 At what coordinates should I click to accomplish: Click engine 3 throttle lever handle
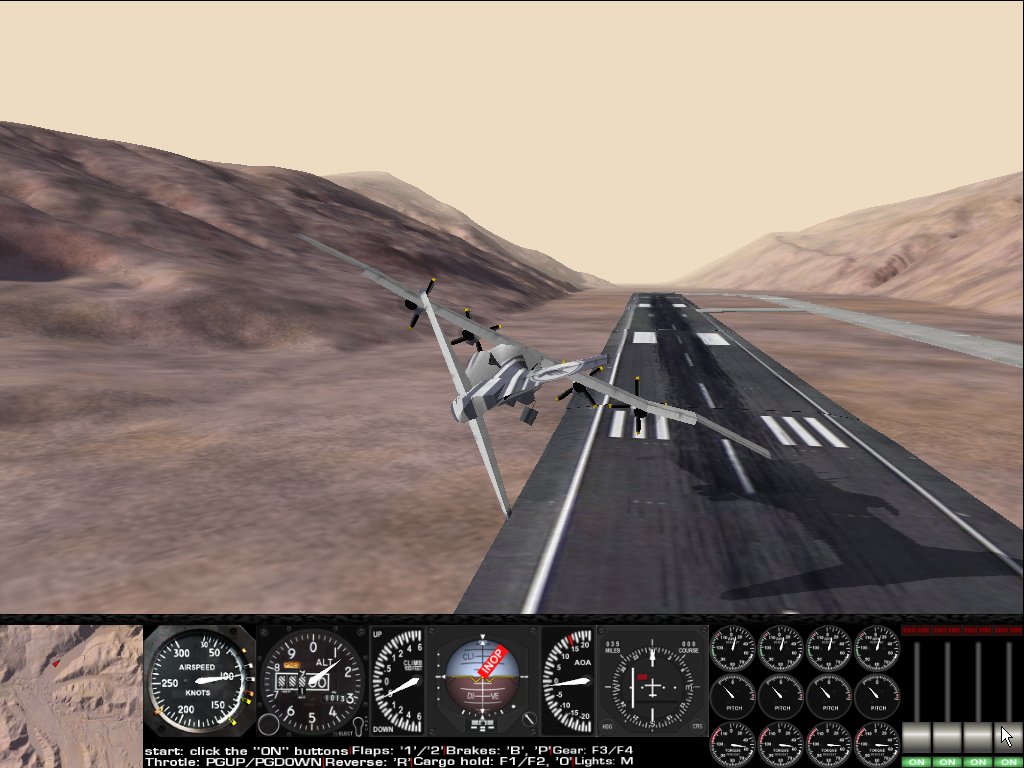coord(977,738)
